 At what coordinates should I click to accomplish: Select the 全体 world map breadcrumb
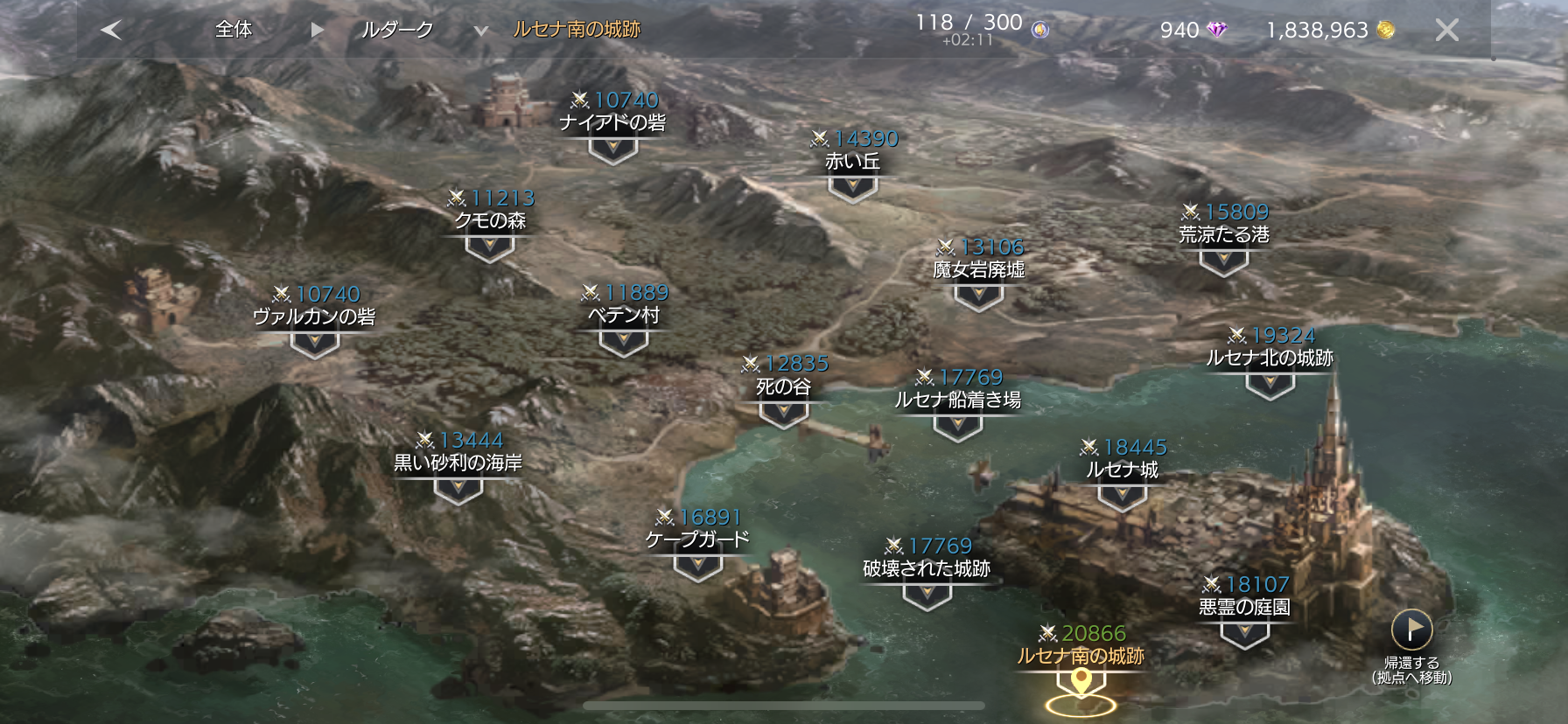click(234, 30)
